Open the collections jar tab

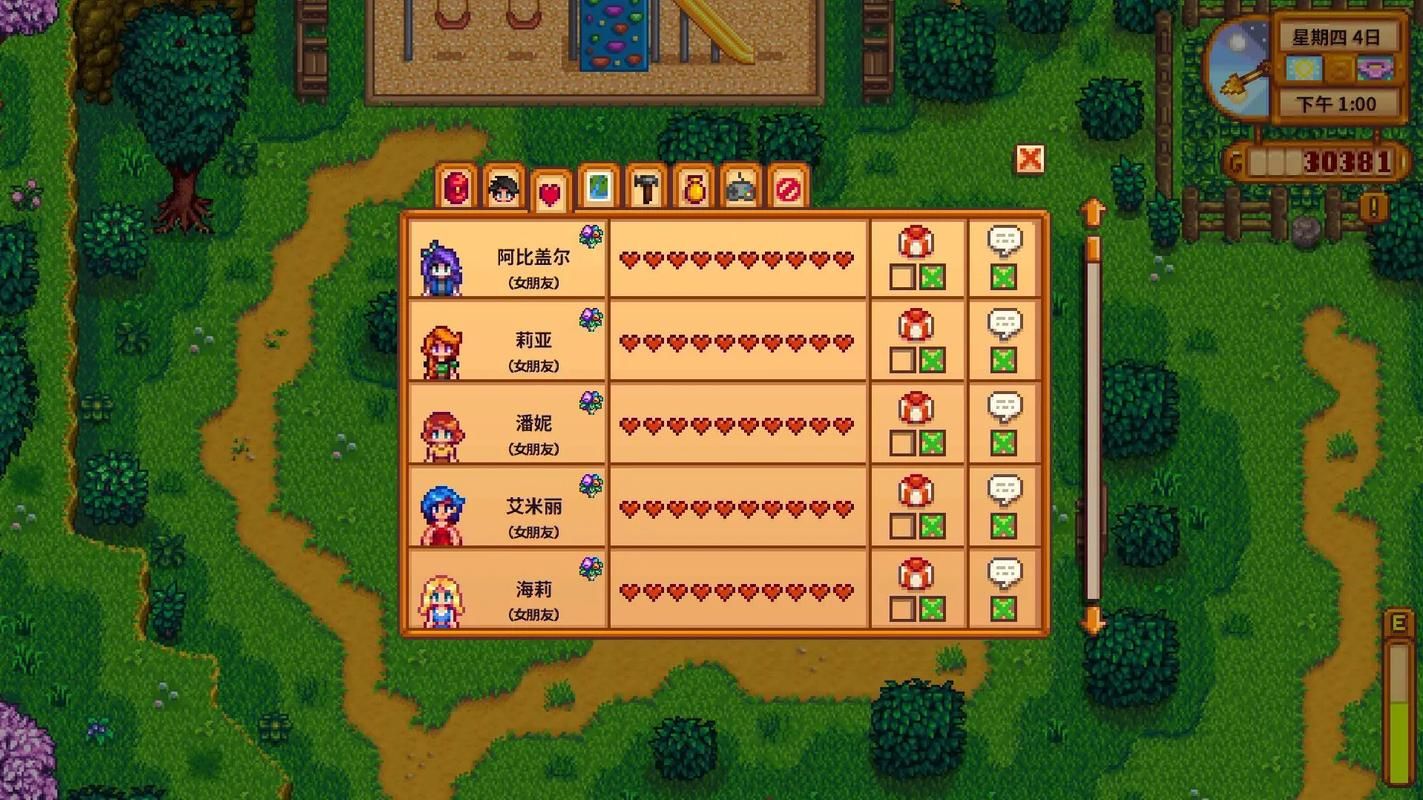coord(693,187)
